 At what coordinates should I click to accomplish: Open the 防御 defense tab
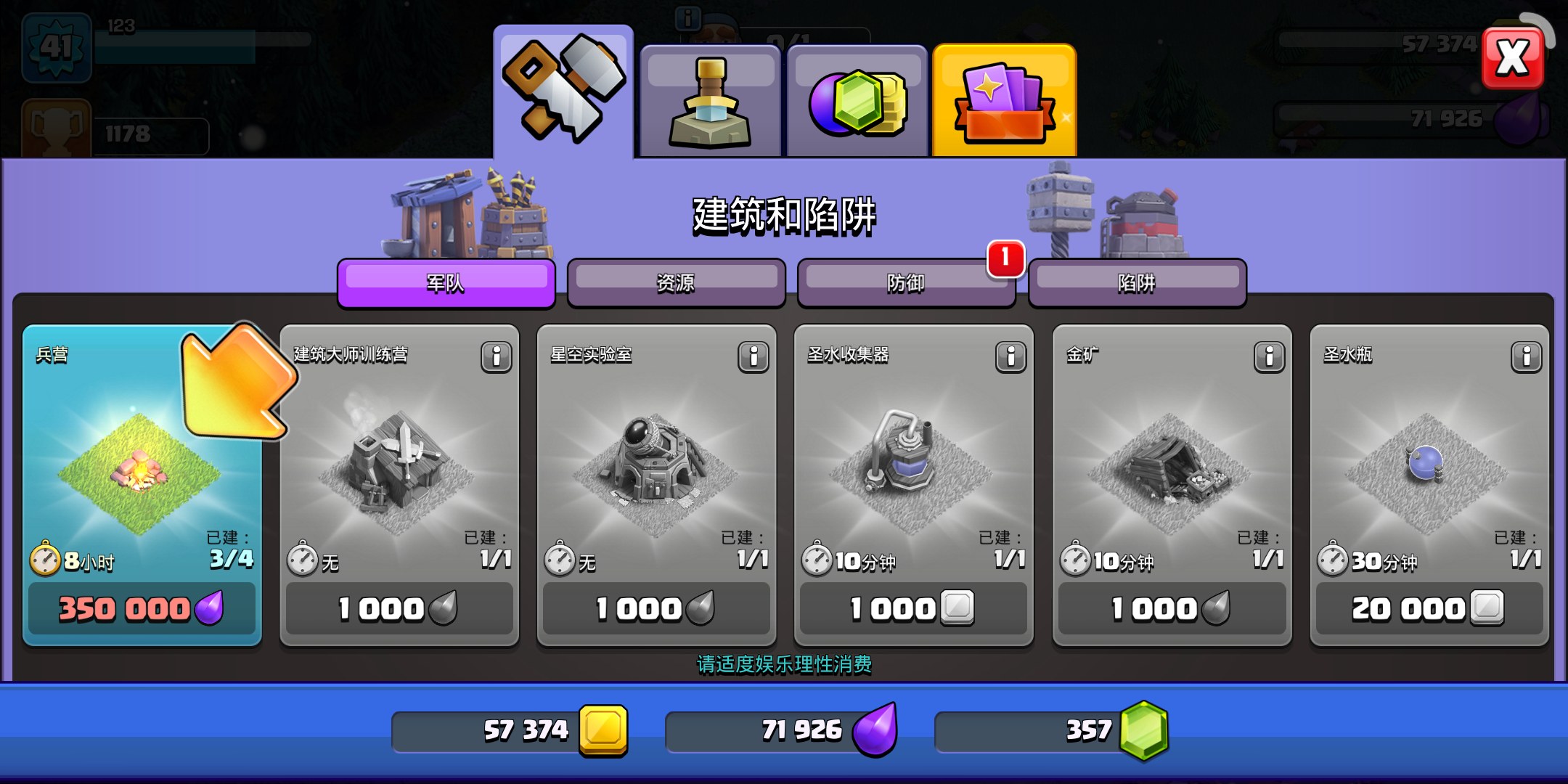click(x=905, y=282)
